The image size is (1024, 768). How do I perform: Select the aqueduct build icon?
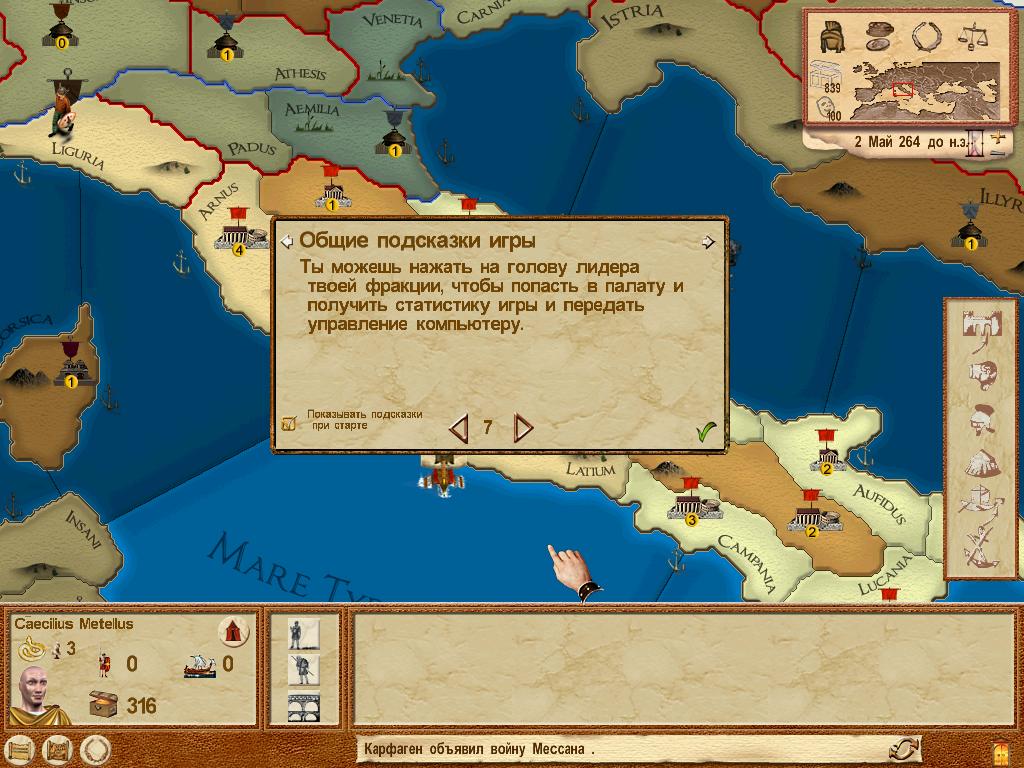click(299, 705)
